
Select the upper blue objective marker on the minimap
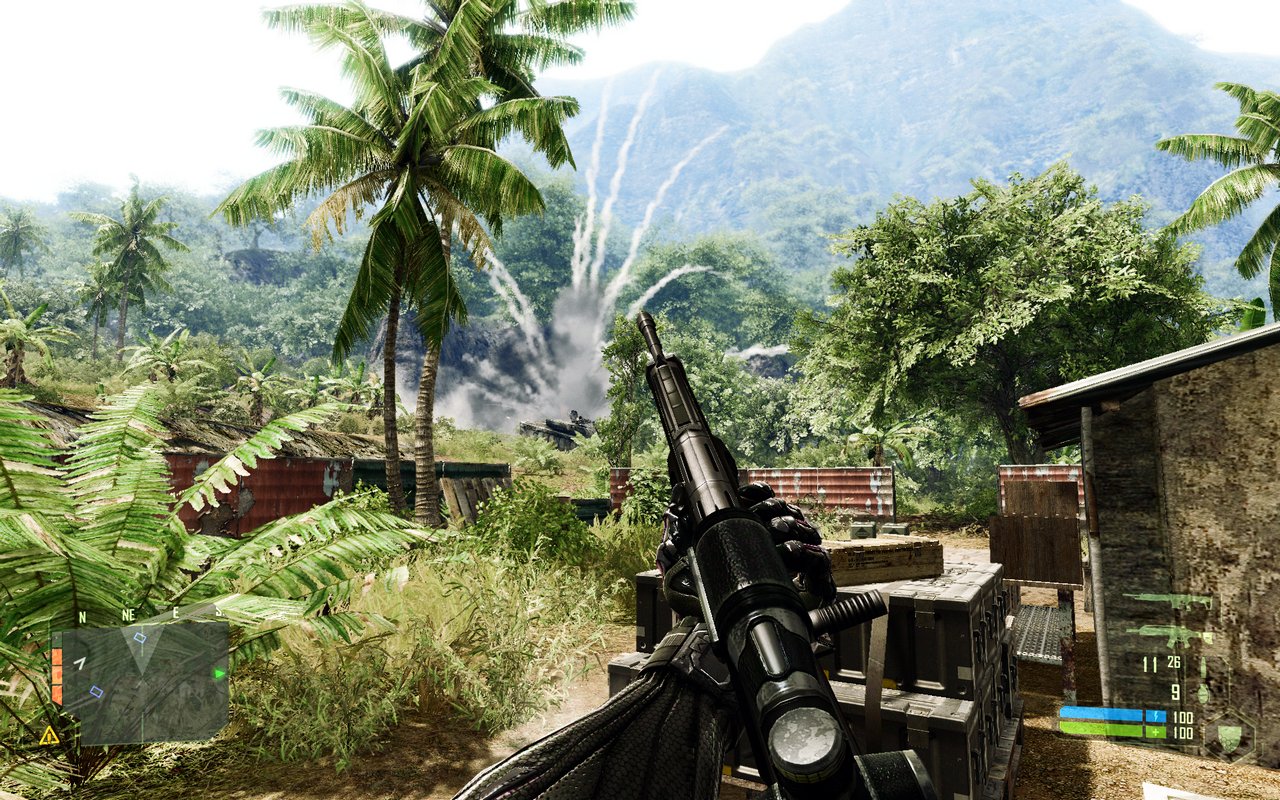[x=140, y=637]
